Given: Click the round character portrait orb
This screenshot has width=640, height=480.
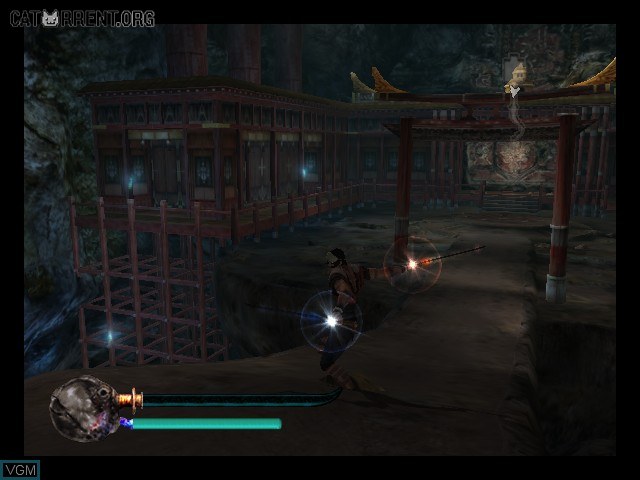Looking at the screenshot, I should click(x=82, y=404).
